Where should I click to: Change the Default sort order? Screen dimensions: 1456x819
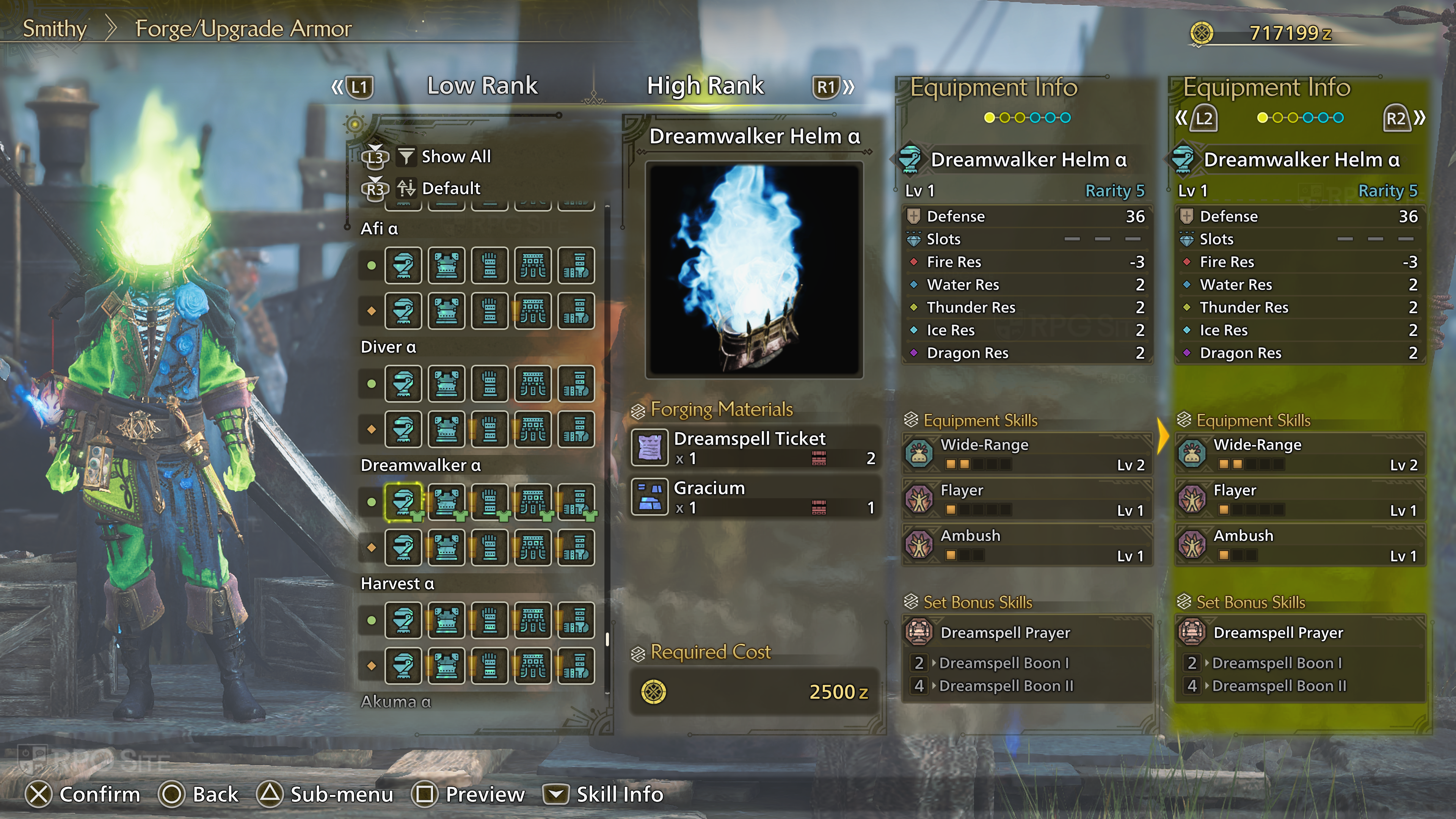pyautogui.click(x=450, y=188)
